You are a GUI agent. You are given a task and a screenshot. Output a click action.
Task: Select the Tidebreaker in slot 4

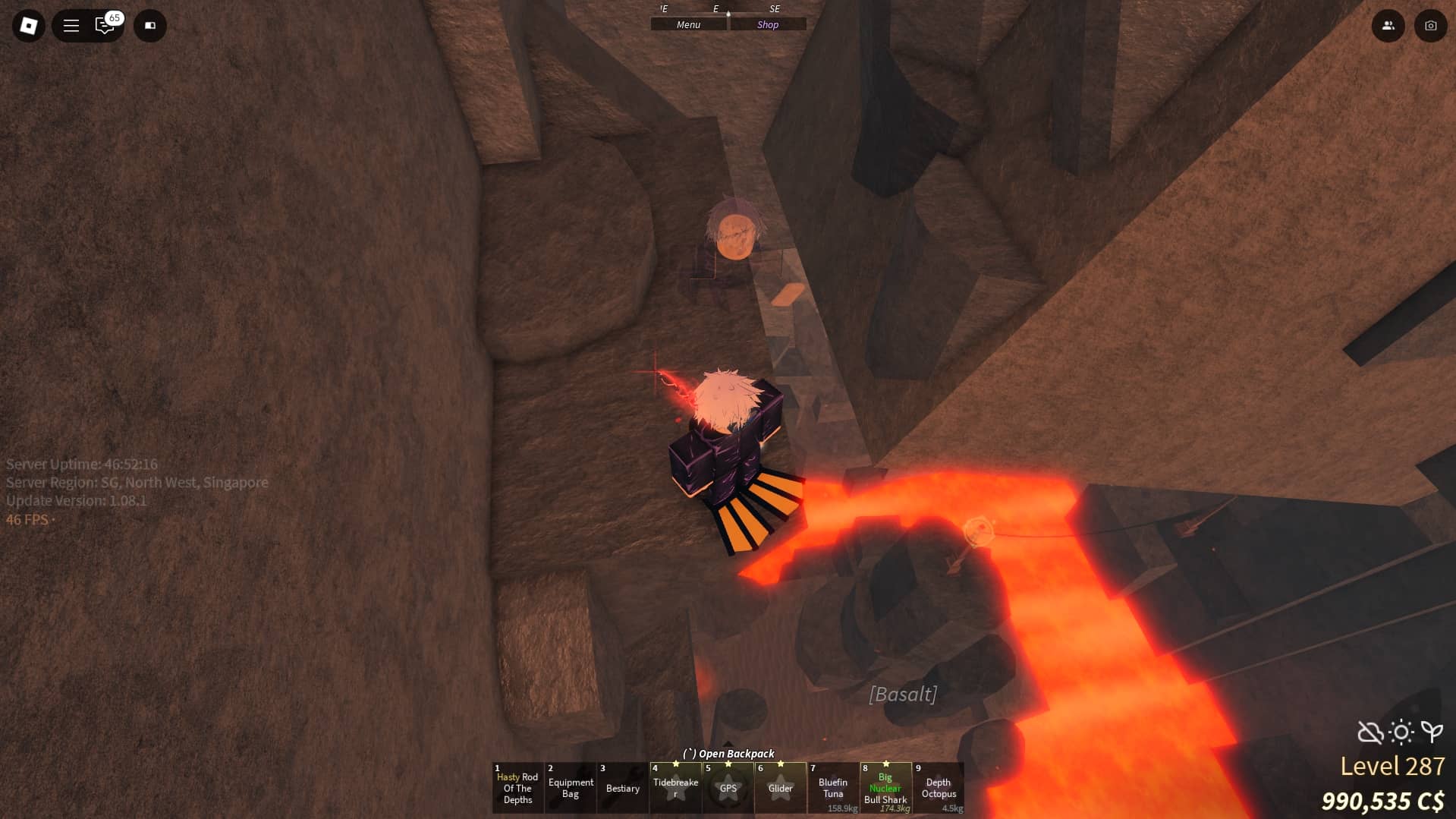pos(675,788)
